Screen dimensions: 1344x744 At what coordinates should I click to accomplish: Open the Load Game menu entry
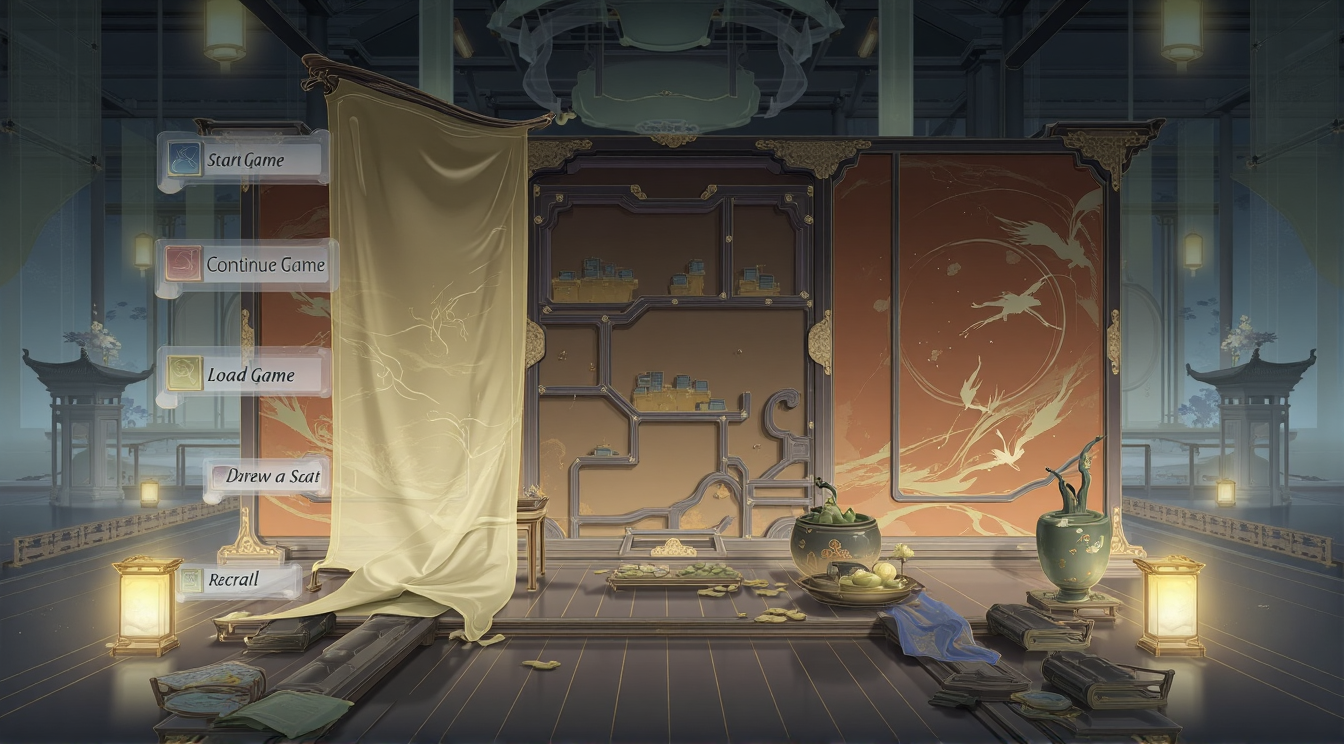(x=246, y=375)
